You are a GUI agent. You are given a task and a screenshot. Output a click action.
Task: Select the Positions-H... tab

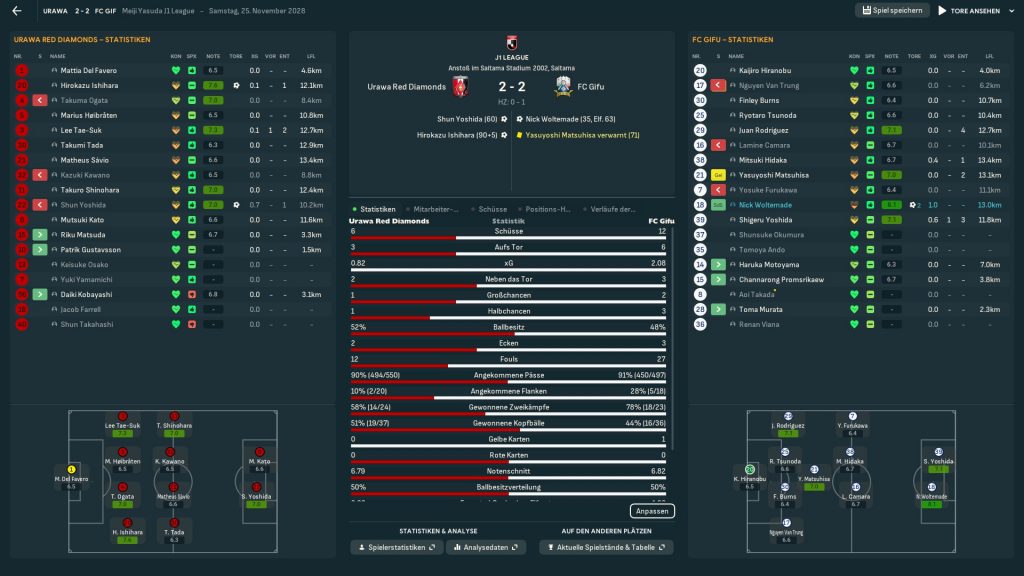[x=546, y=209]
